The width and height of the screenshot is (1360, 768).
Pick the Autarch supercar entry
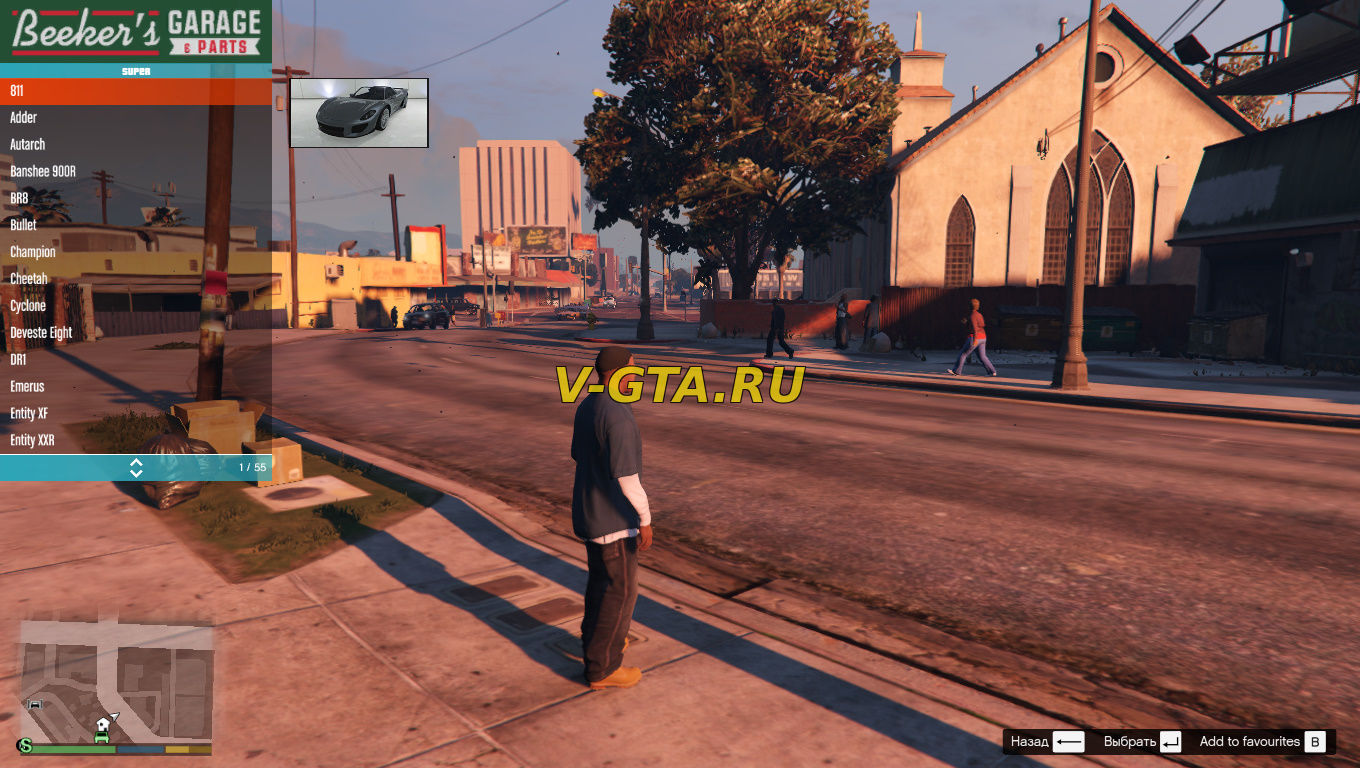[x=135, y=145]
